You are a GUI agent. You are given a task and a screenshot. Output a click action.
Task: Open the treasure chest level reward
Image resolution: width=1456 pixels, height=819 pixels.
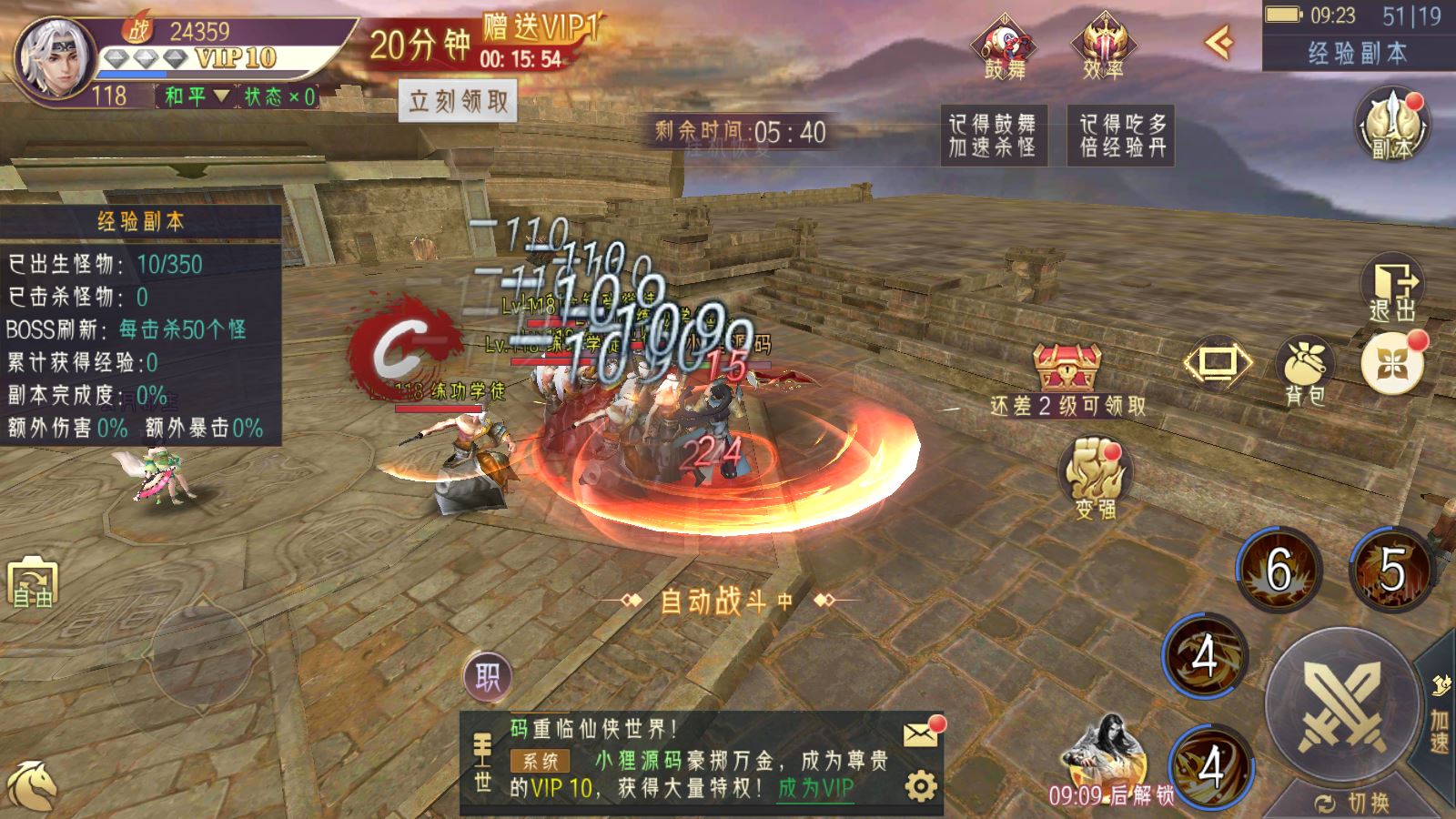click(1067, 367)
